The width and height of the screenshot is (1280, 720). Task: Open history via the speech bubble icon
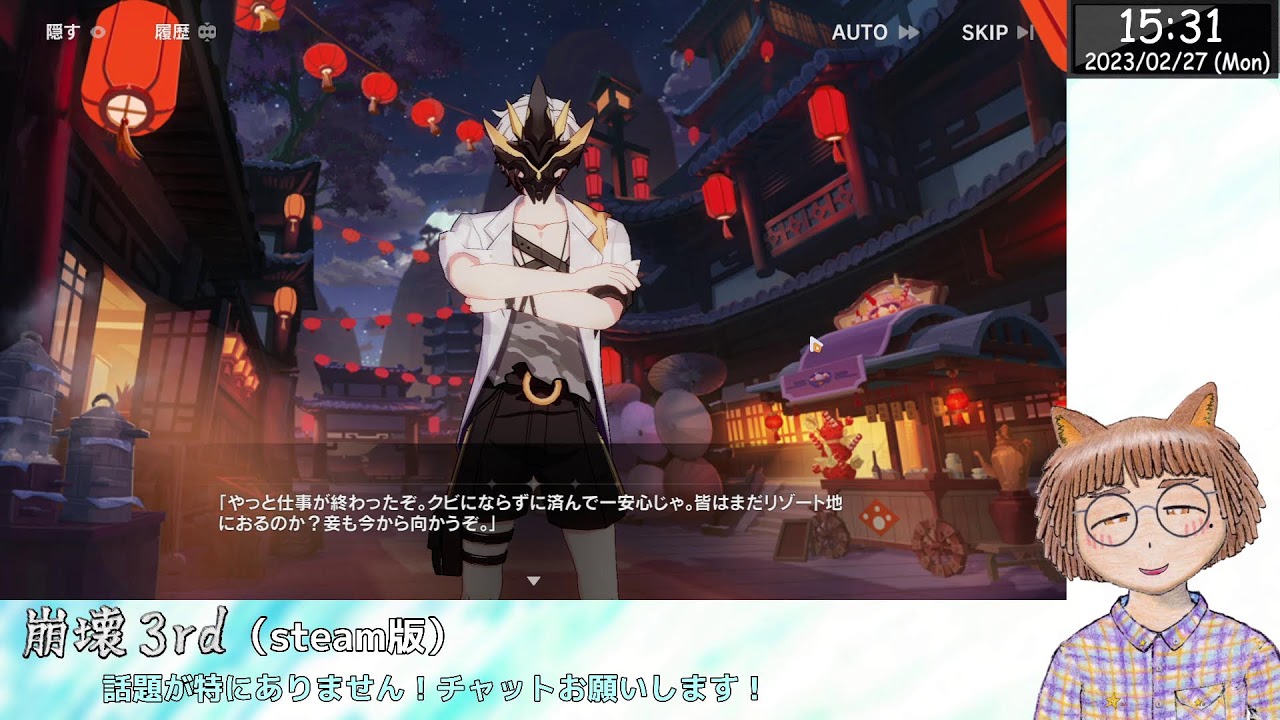point(208,31)
